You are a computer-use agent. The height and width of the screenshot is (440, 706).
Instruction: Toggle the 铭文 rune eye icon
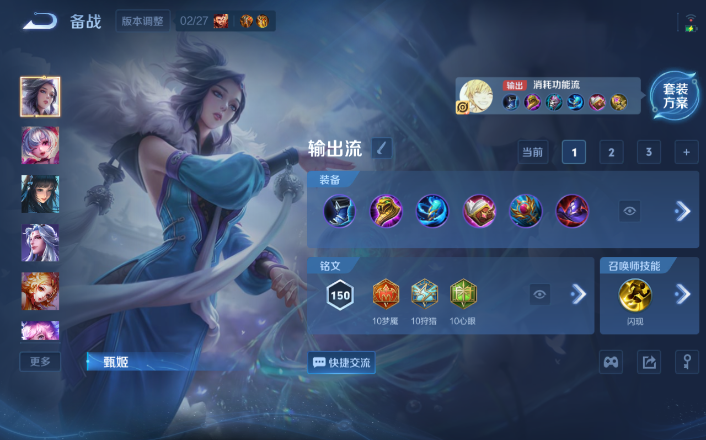pyautogui.click(x=540, y=294)
